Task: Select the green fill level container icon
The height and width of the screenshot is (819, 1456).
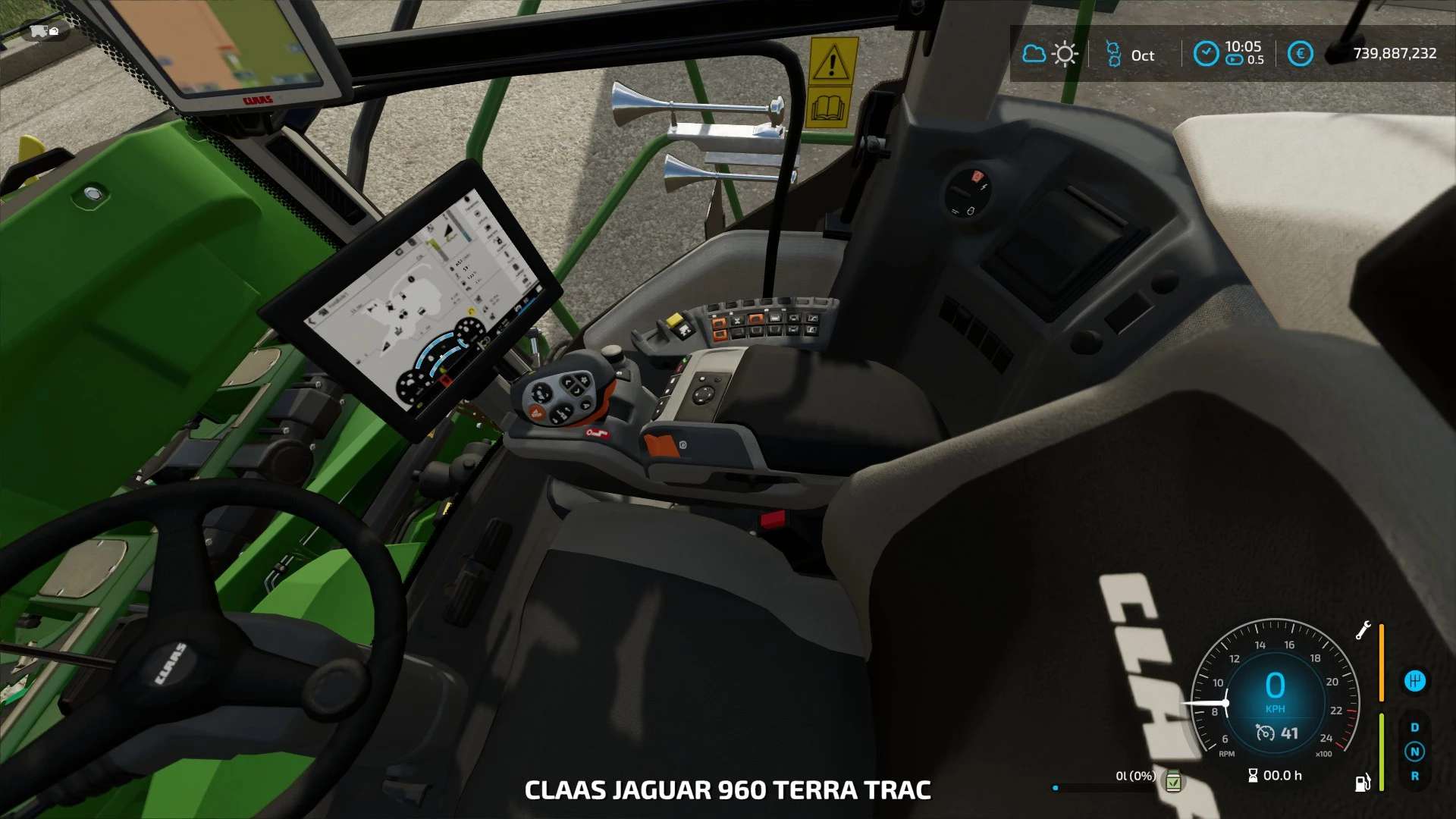Action: [1173, 780]
